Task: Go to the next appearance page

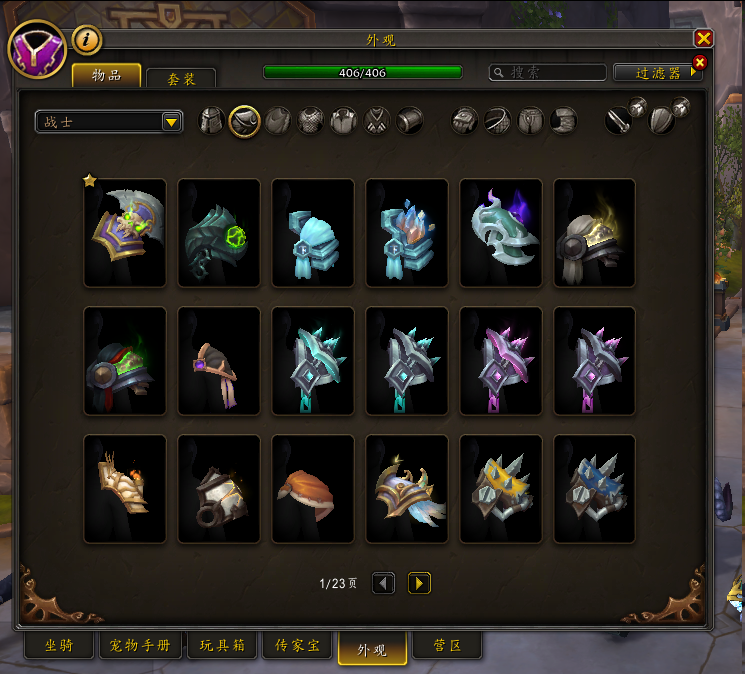Action: [x=419, y=583]
